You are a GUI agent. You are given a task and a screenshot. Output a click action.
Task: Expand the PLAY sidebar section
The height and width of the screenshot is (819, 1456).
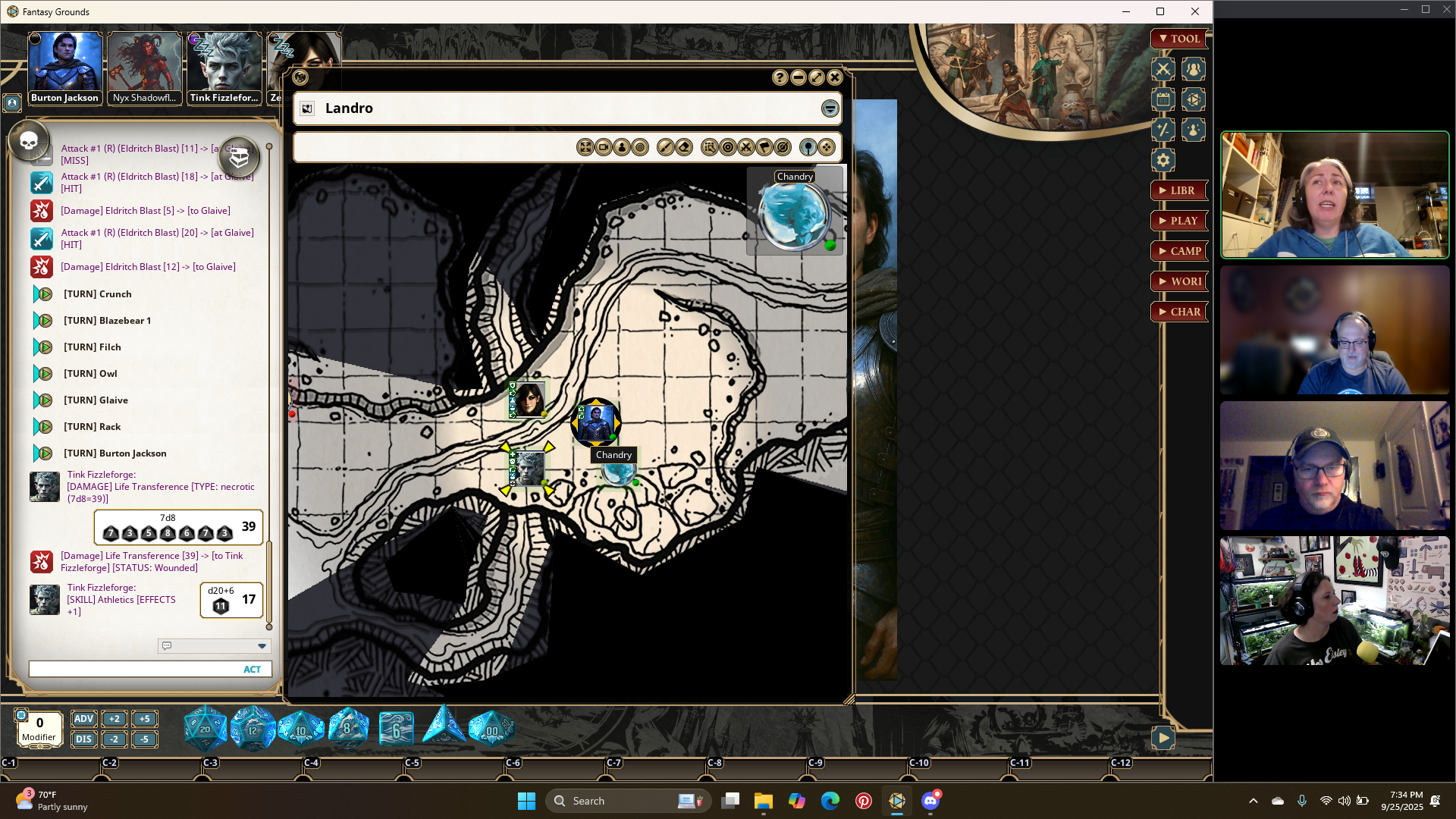click(1179, 221)
